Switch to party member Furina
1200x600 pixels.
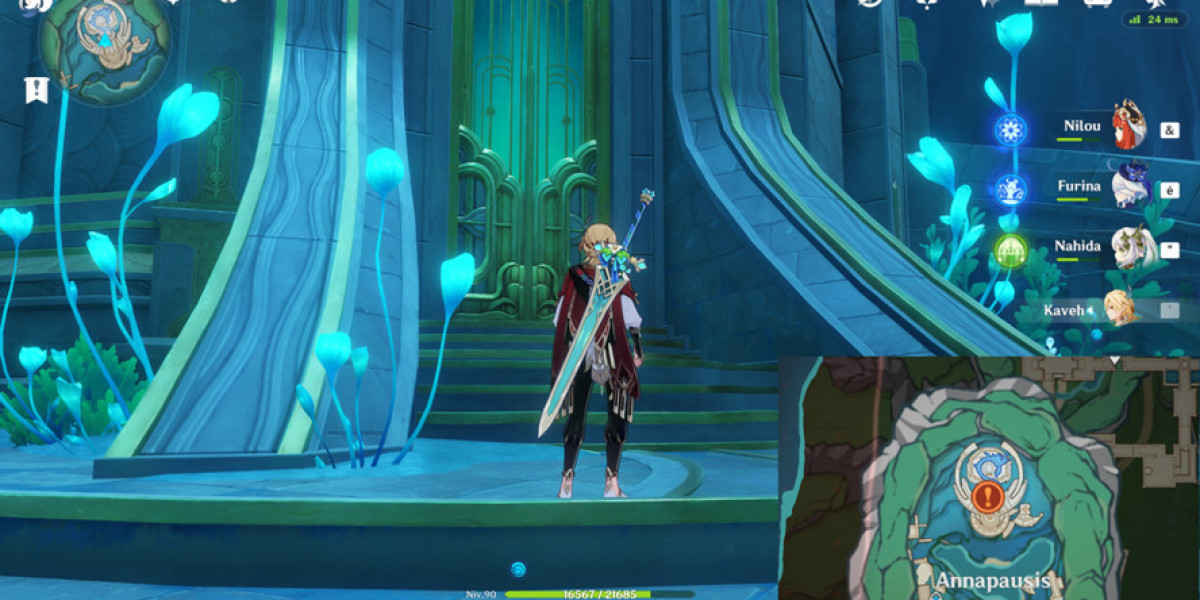(x=1131, y=187)
